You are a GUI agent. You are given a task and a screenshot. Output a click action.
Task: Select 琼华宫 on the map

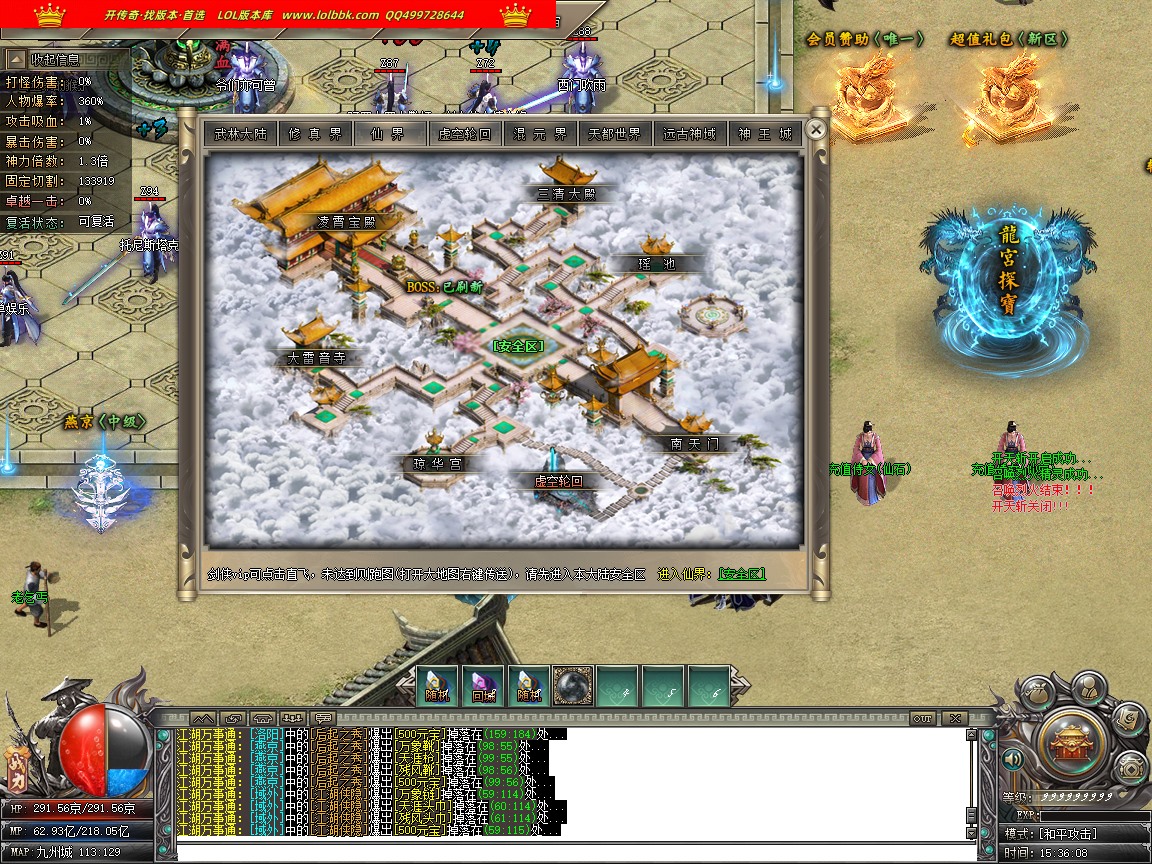tap(438, 464)
